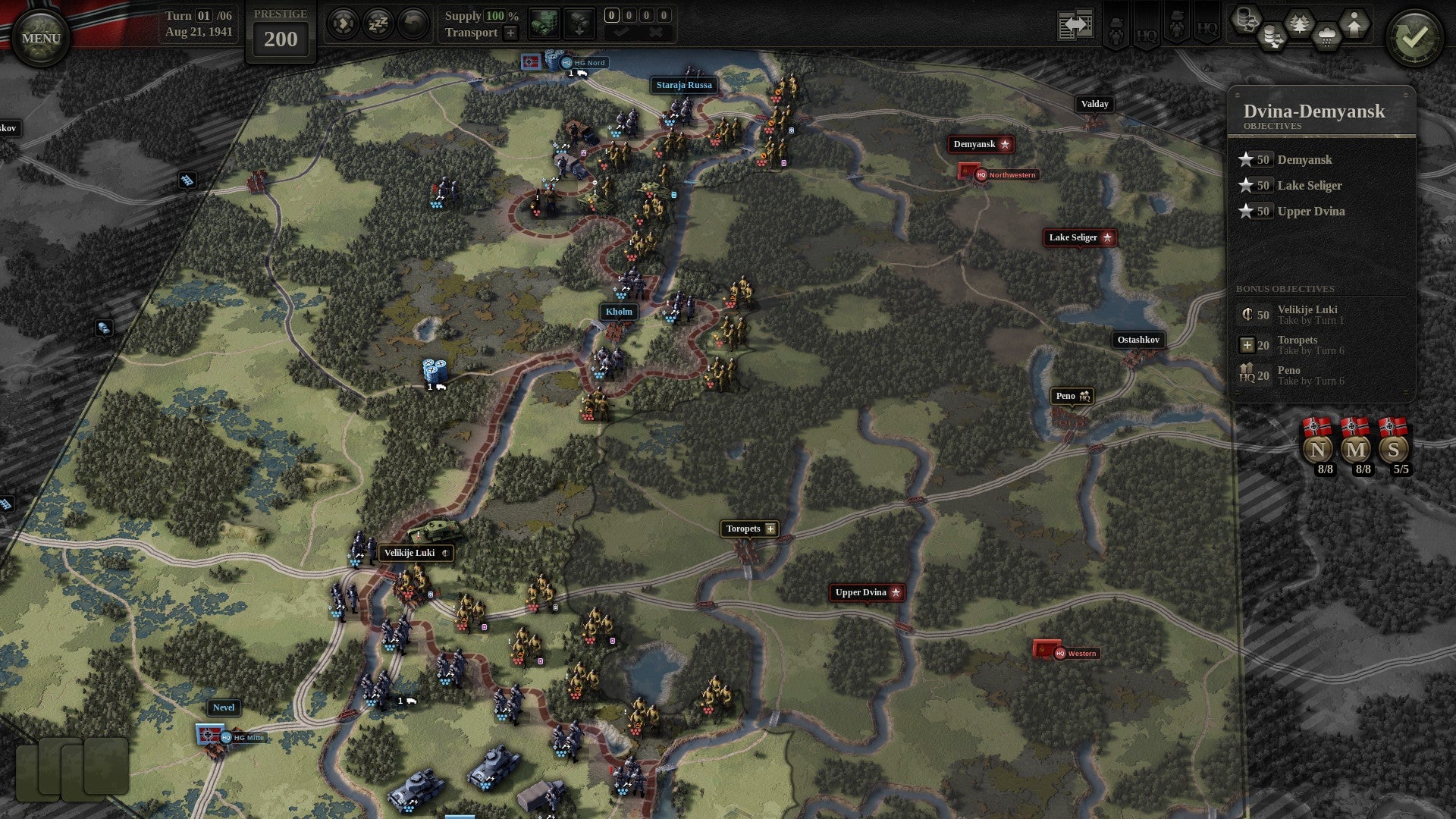The image size is (1456, 819).
Task: Toggle the weather overlay icon
Action: click(1325, 33)
